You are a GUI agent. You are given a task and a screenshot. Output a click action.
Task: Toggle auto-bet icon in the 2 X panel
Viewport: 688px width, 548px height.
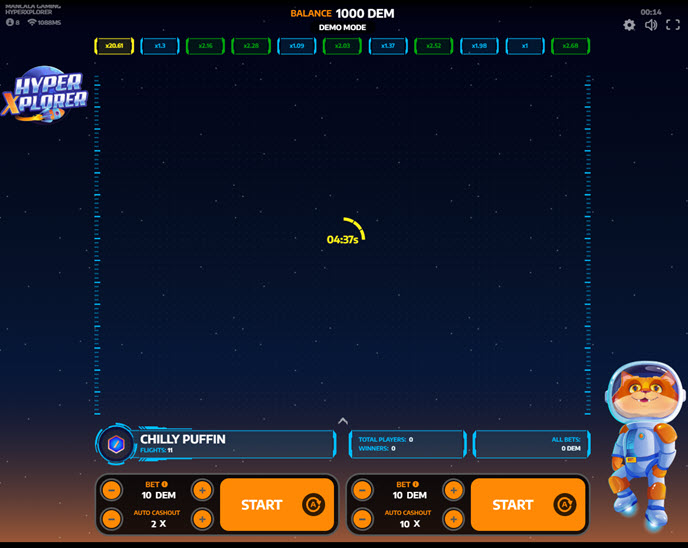click(x=314, y=505)
